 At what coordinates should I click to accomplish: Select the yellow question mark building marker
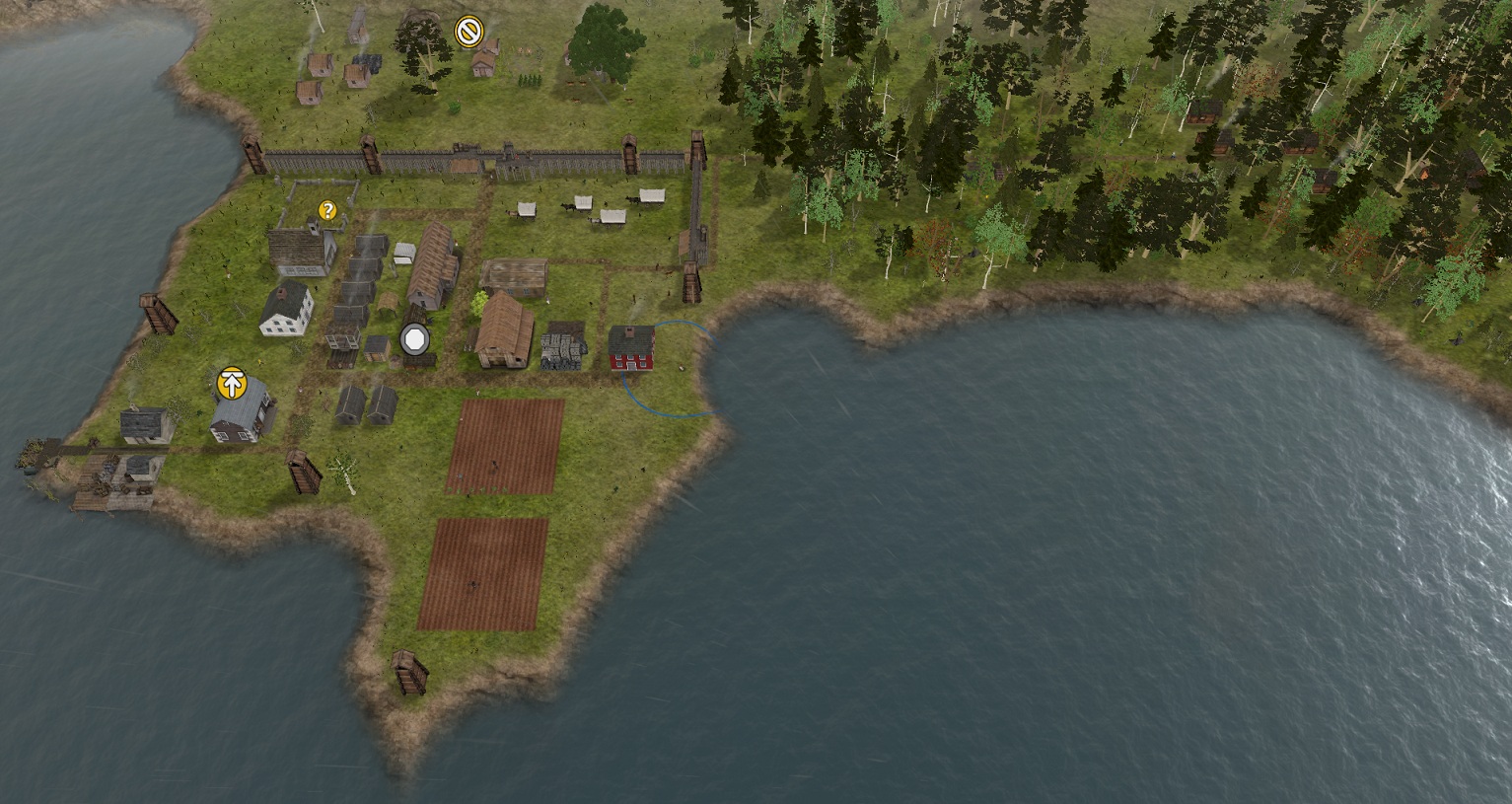(327, 210)
